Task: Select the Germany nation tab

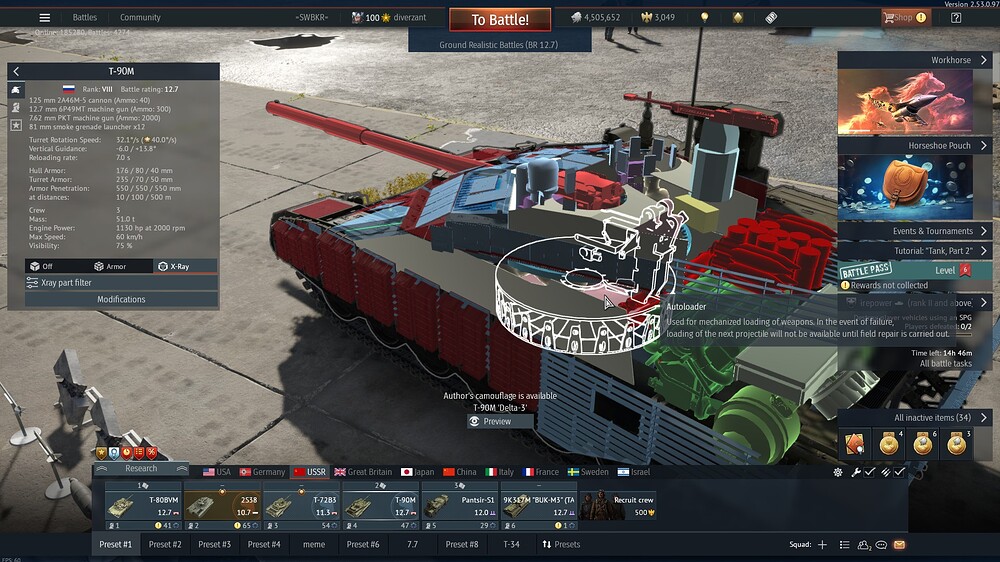Action: click(x=262, y=472)
